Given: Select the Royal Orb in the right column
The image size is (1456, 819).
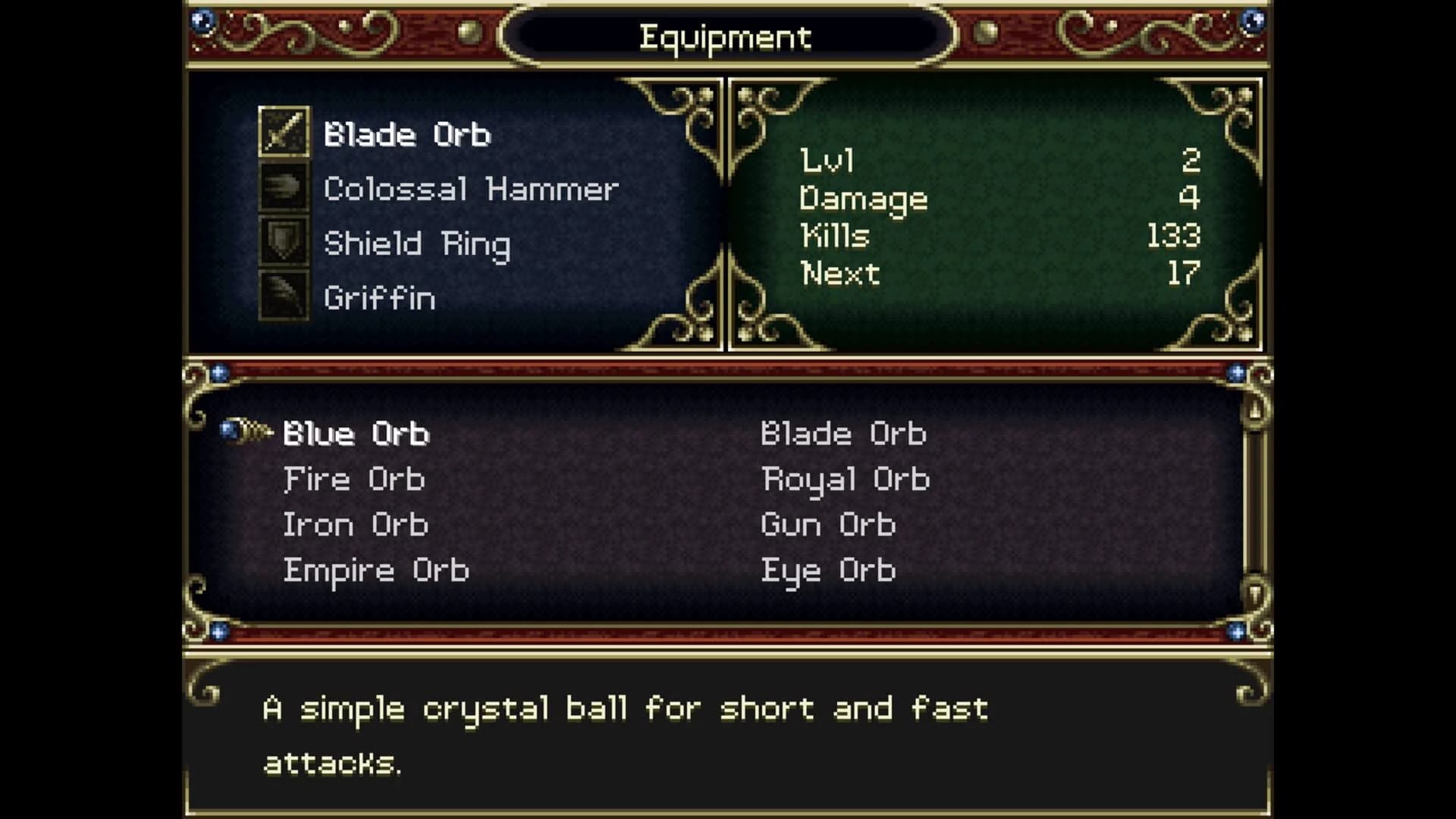Looking at the screenshot, I should 844,479.
